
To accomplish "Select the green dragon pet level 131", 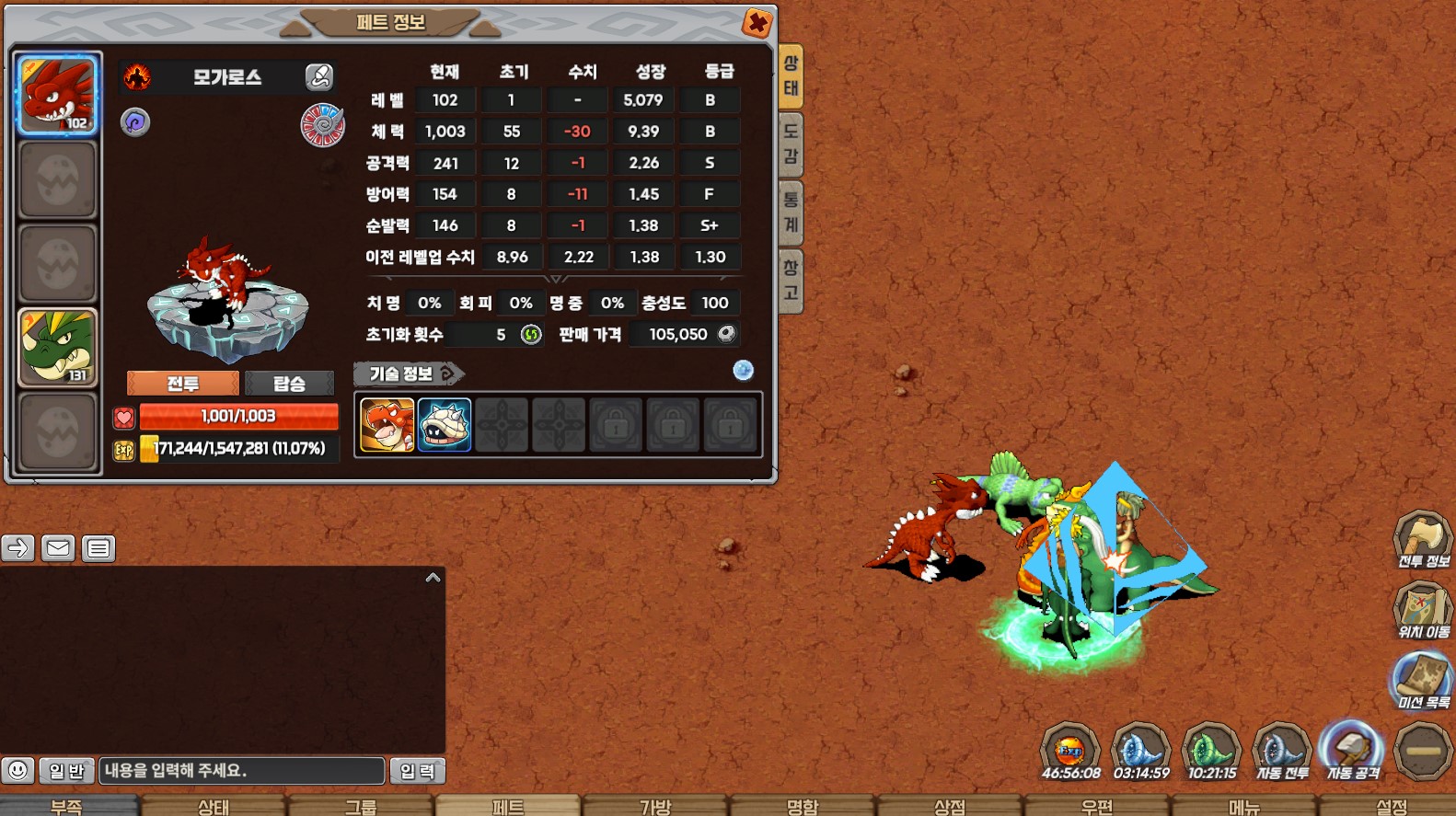I will click(x=57, y=348).
